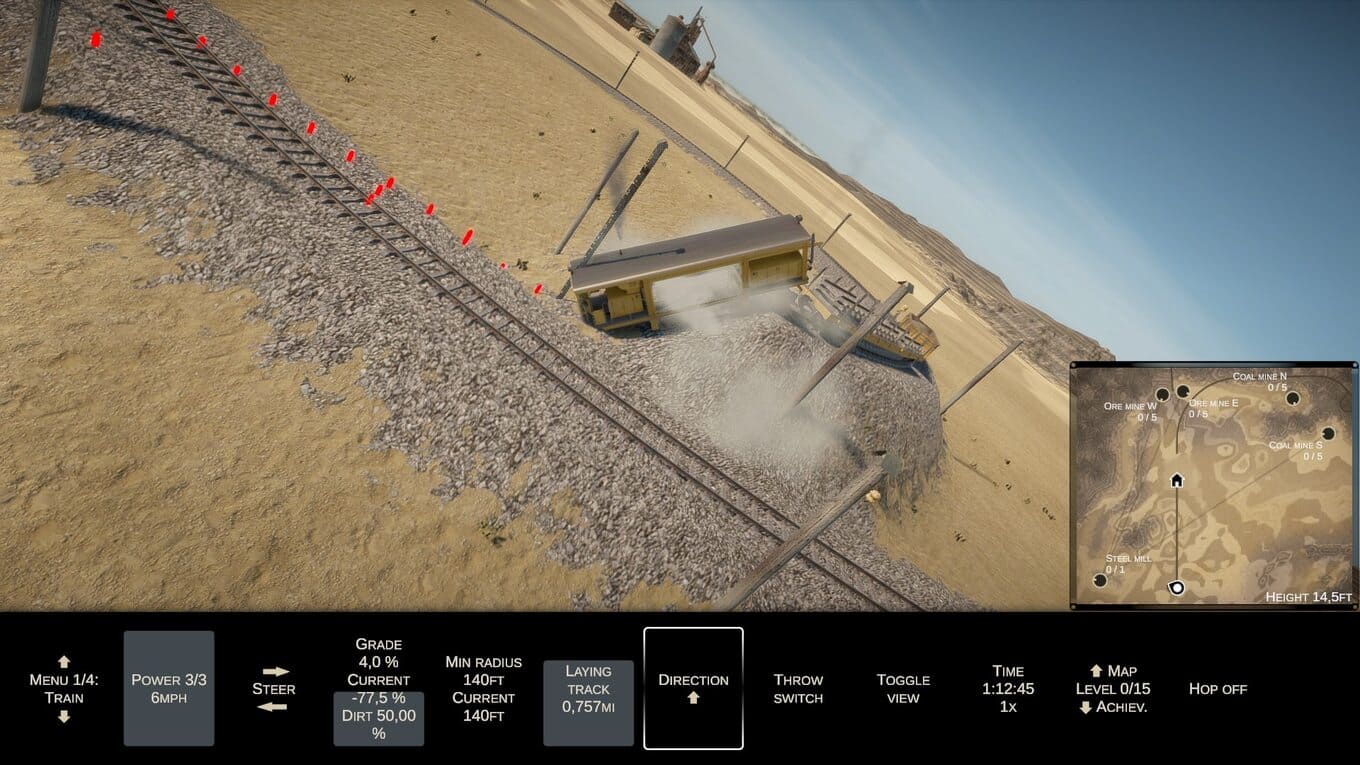Click the Time speed 1x control

pos(1008,688)
